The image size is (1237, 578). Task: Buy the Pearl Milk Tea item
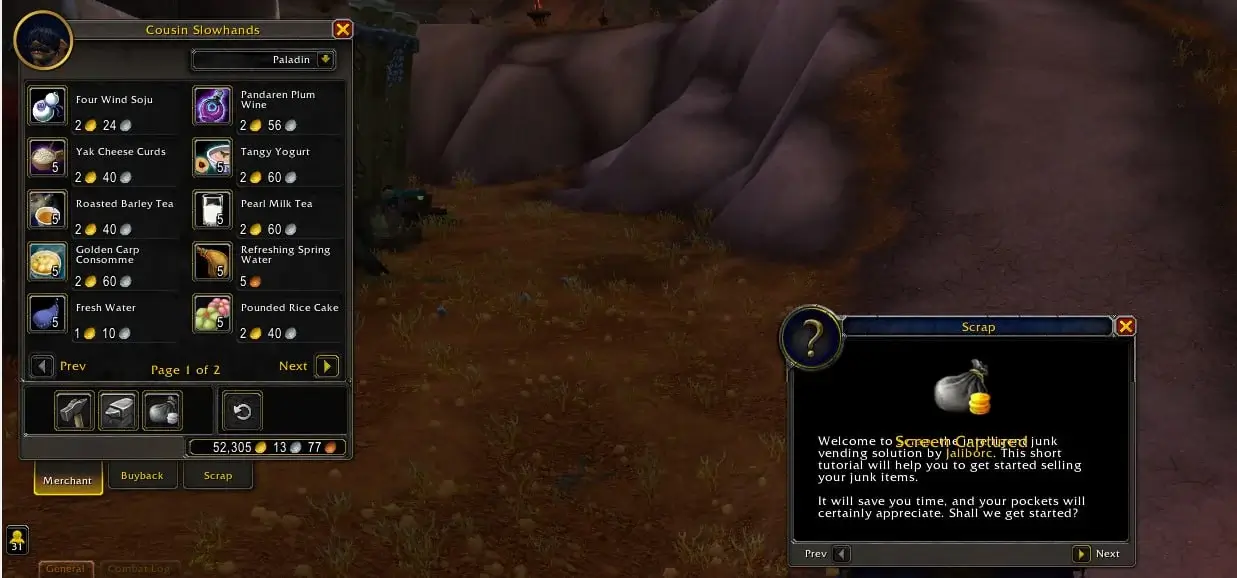(x=212, y=210)
